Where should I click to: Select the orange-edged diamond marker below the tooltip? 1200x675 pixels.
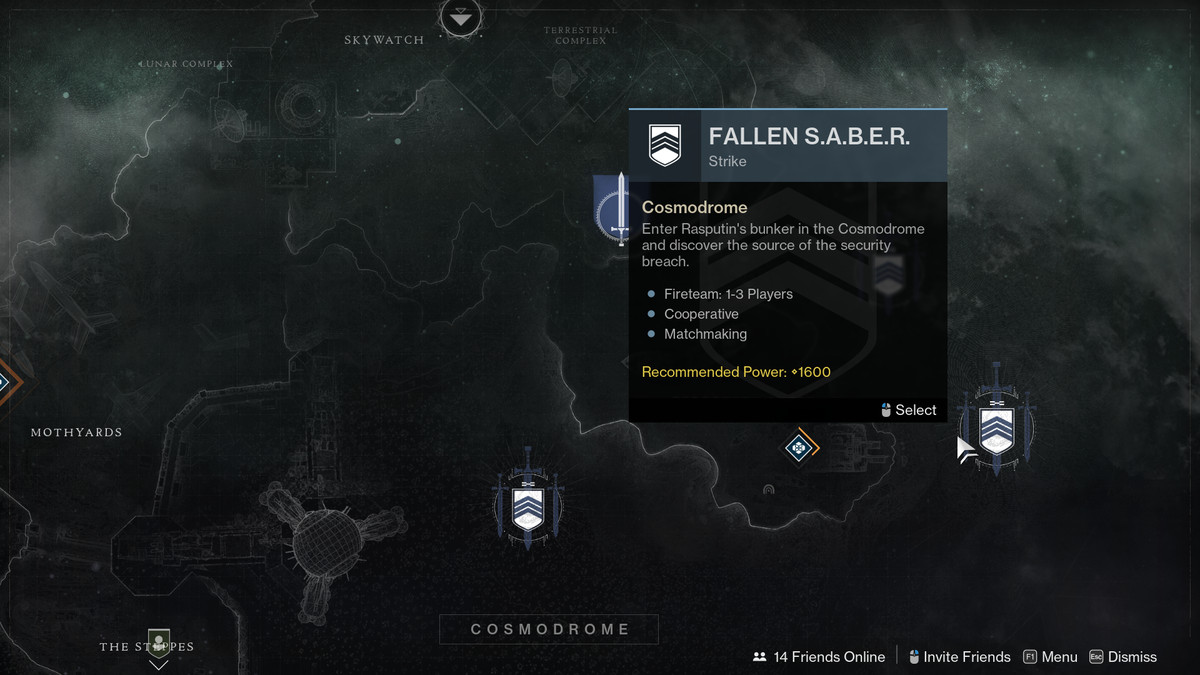(x=799, y=447)
